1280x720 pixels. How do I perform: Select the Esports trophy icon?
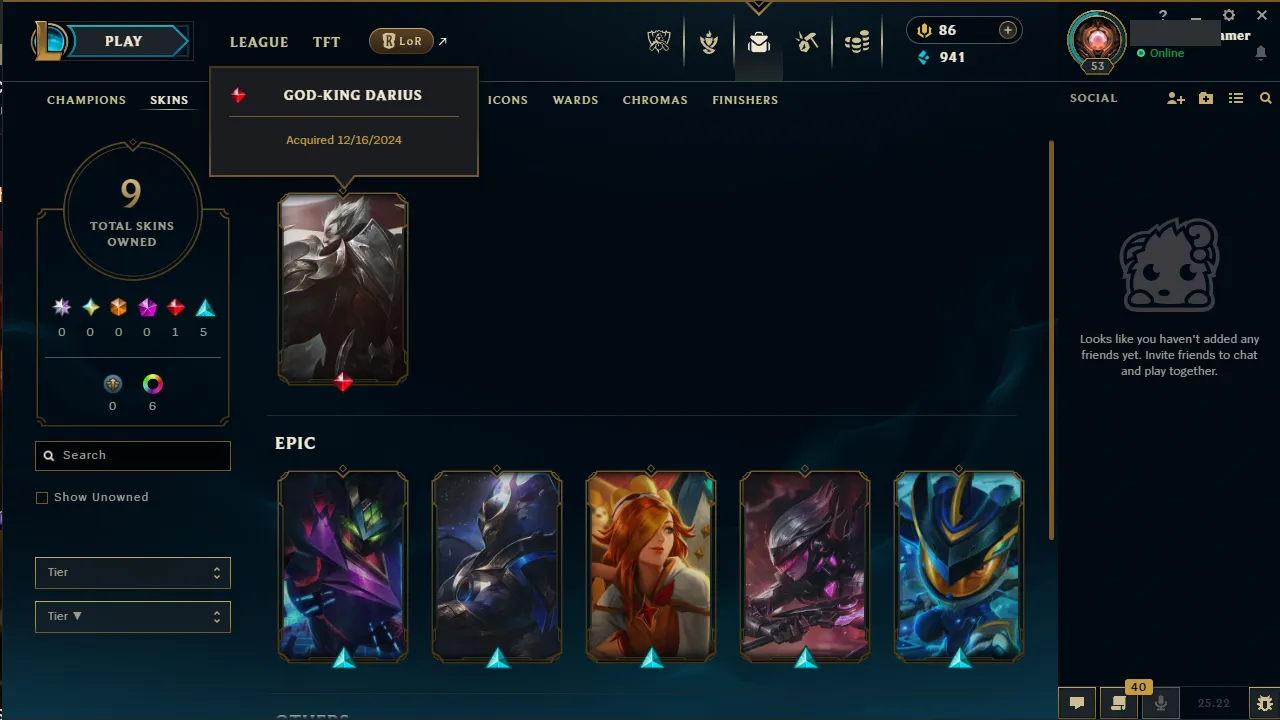click(659, 43)
